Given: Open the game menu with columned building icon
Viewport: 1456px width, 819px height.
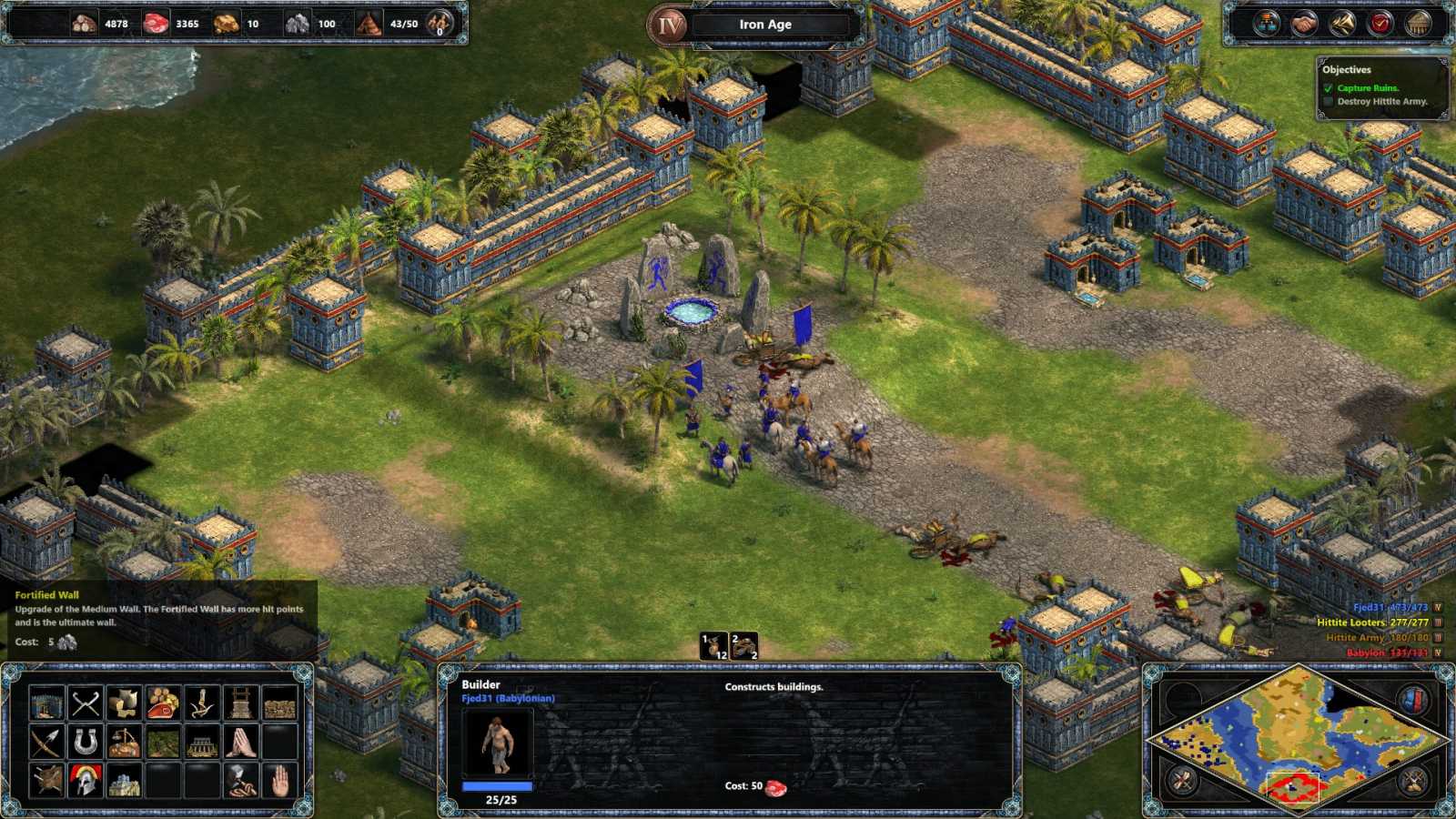Looking at the screenshot, I should coord(1417,23).
